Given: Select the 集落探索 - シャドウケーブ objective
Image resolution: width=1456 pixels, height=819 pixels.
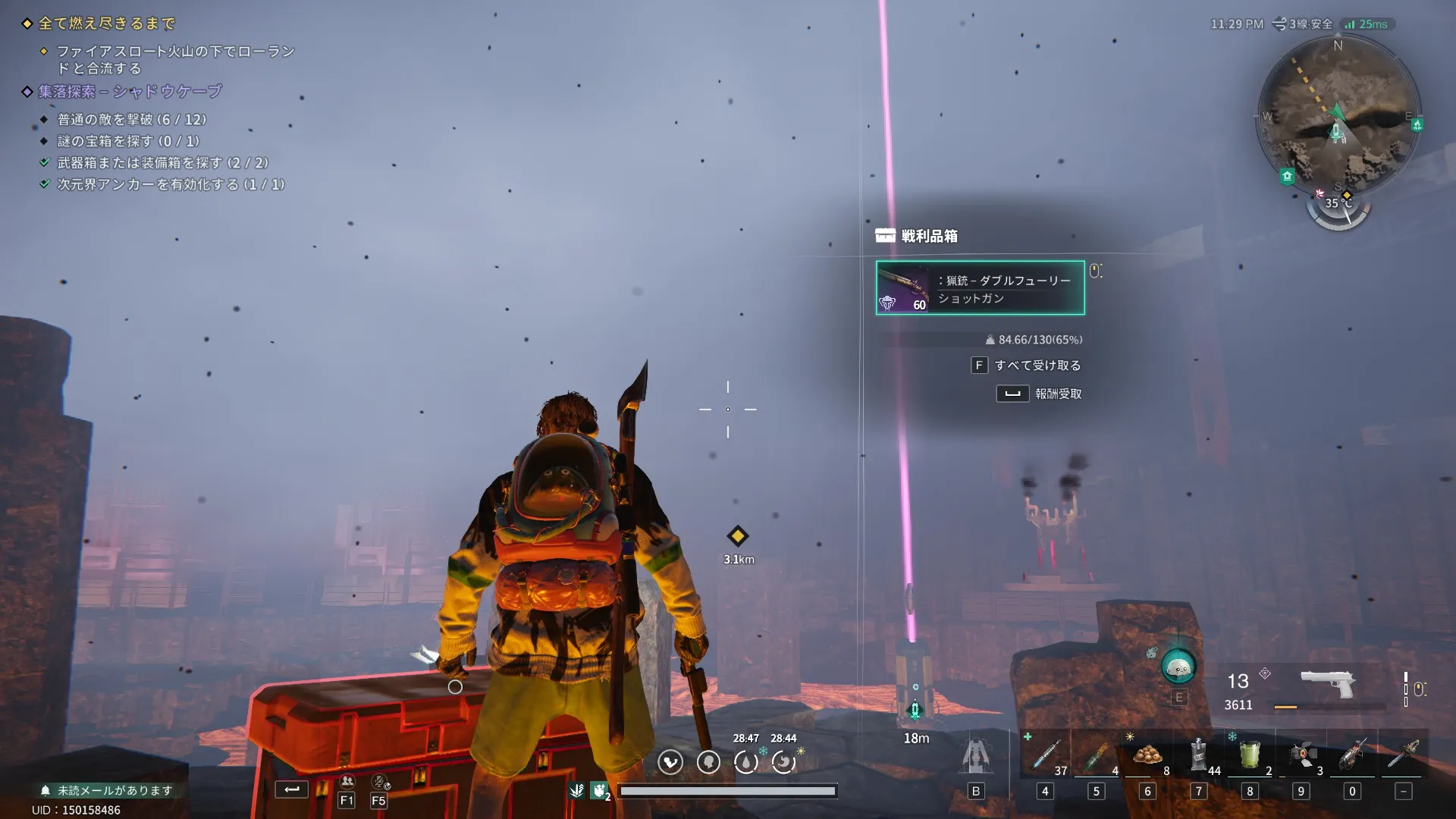Looking at the screenshot, I should coord(130,92).
